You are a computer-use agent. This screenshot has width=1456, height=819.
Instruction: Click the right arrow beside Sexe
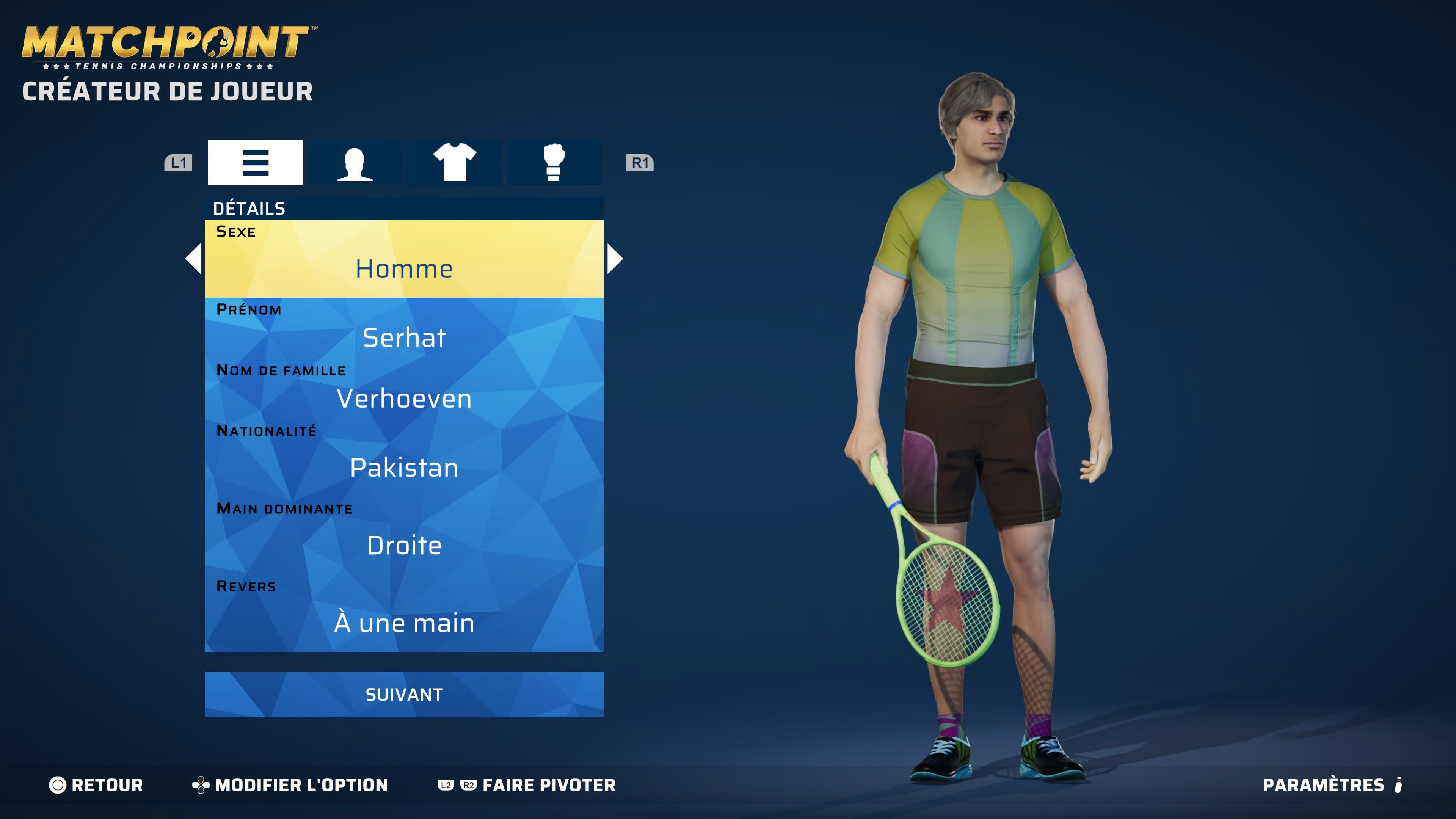pos(614,259)
